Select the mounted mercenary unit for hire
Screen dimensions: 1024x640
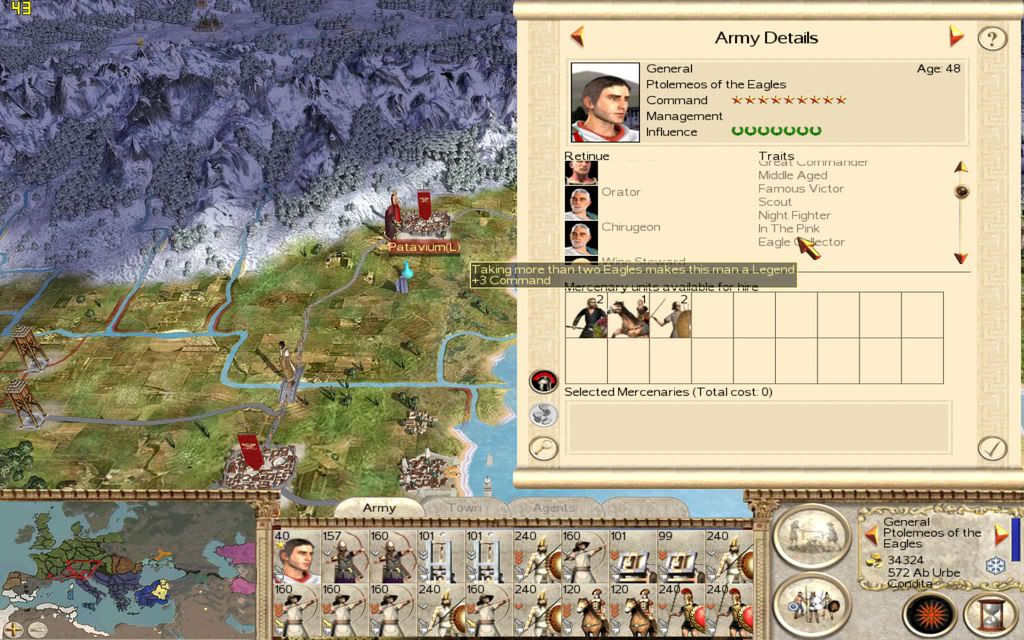(628, 315)
